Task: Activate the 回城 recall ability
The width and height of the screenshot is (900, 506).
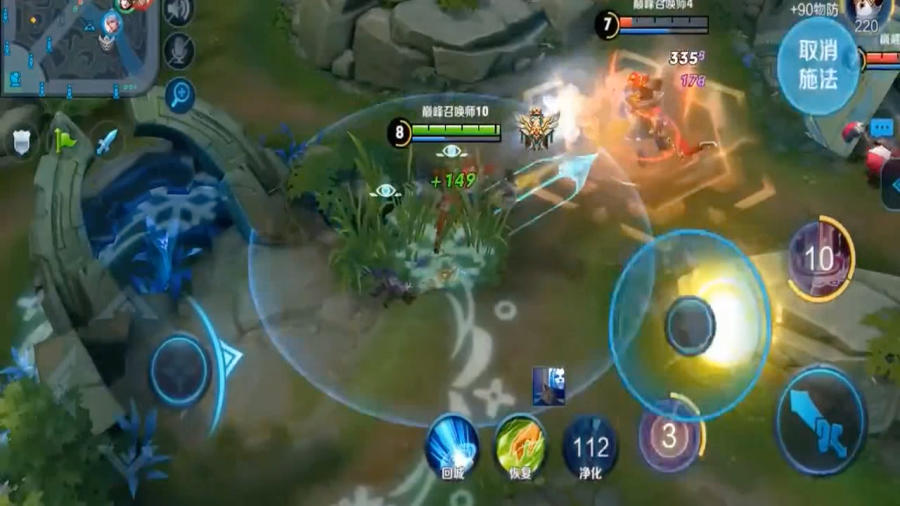Action: pyautogui.click(x=451, y=445)
